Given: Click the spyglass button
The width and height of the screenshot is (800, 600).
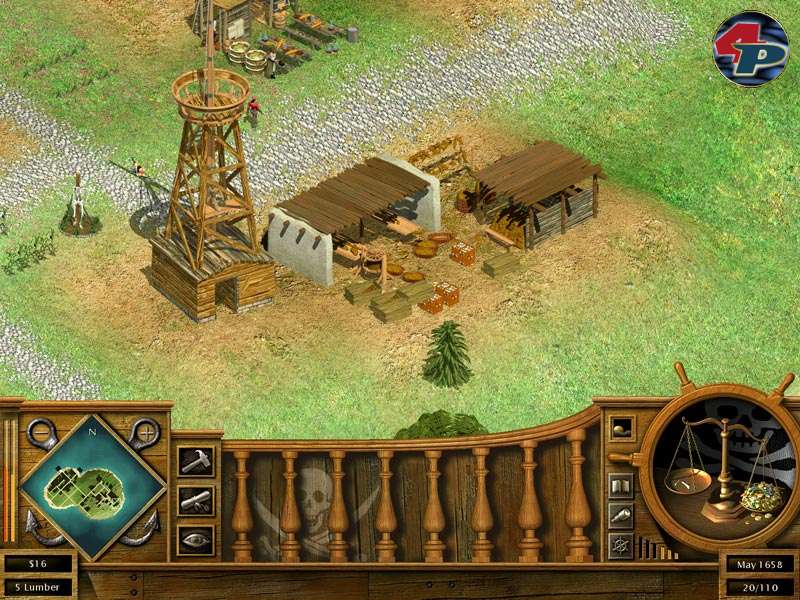Looking at the screenshot, I should (620, 516).
